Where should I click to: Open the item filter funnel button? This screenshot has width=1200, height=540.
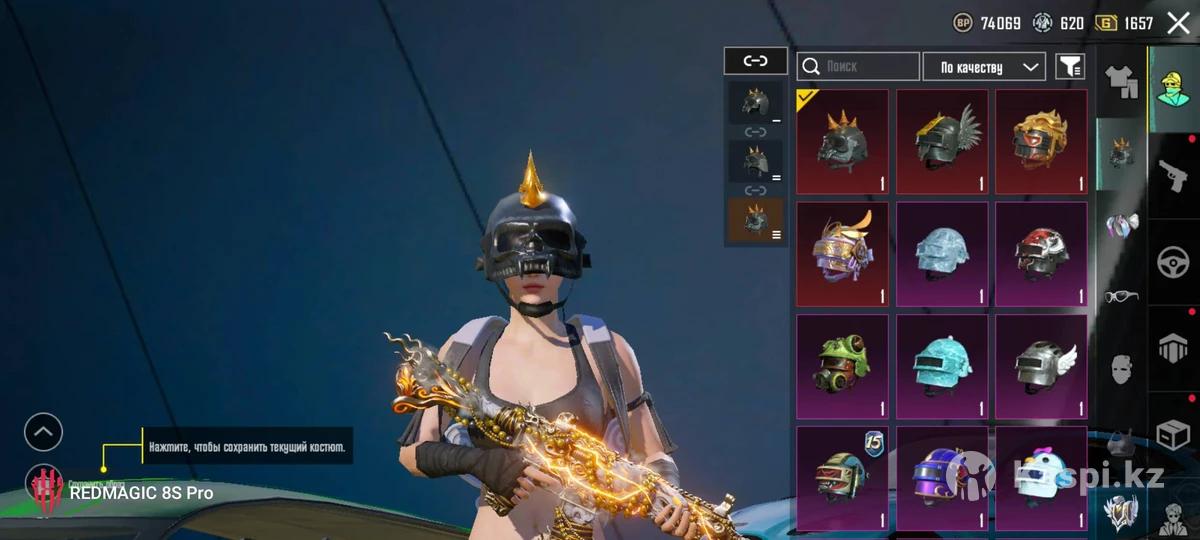[x=1070, y=67]
